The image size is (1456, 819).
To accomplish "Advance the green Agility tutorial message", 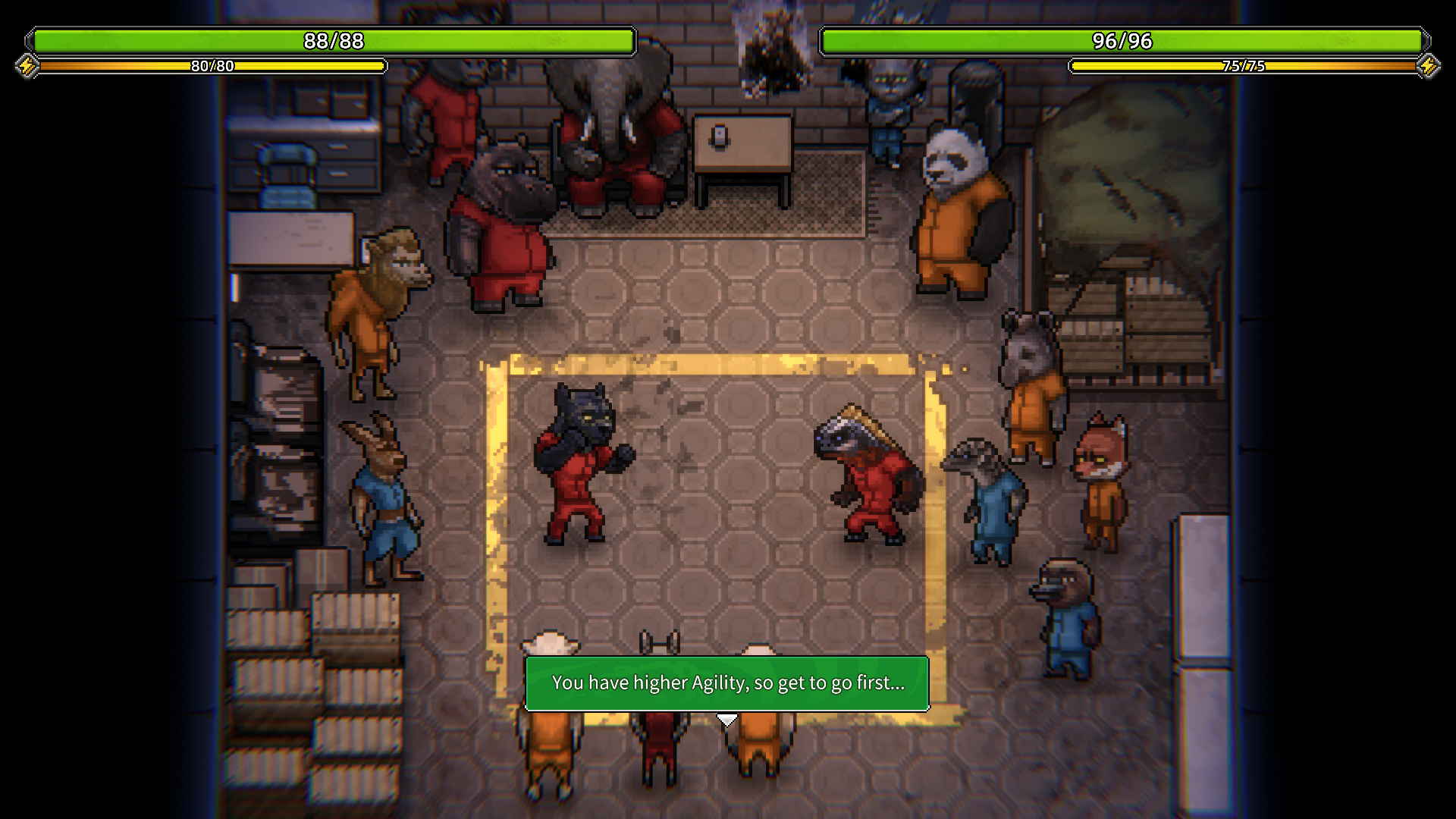I will coord(726,683).
